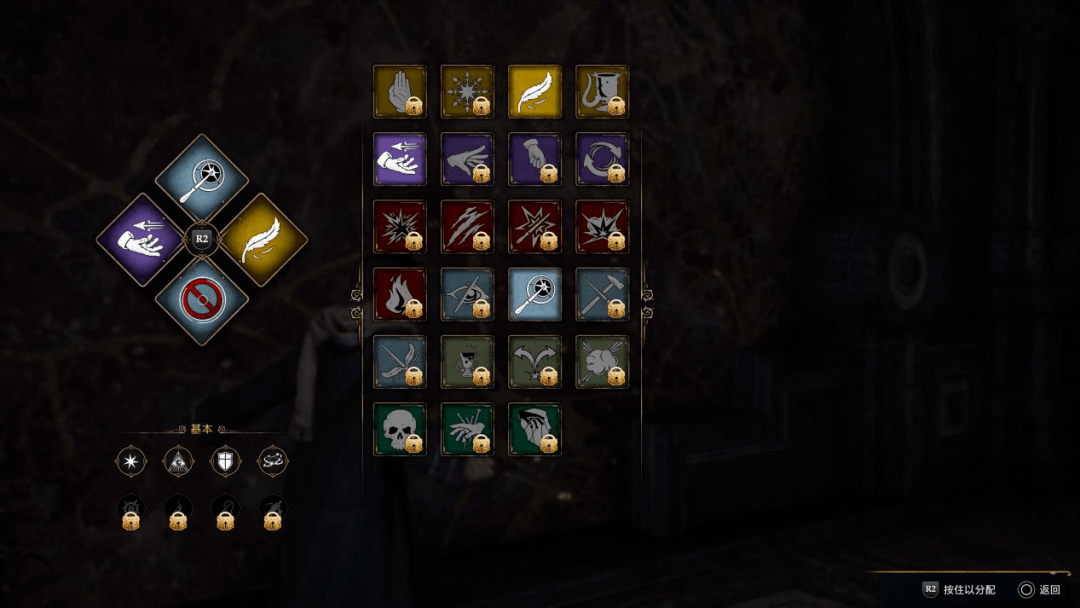Pick the yellow Levioso slot in the spell diamond
This screenshot has height=608, width=1080.
(x=261, y=240)
